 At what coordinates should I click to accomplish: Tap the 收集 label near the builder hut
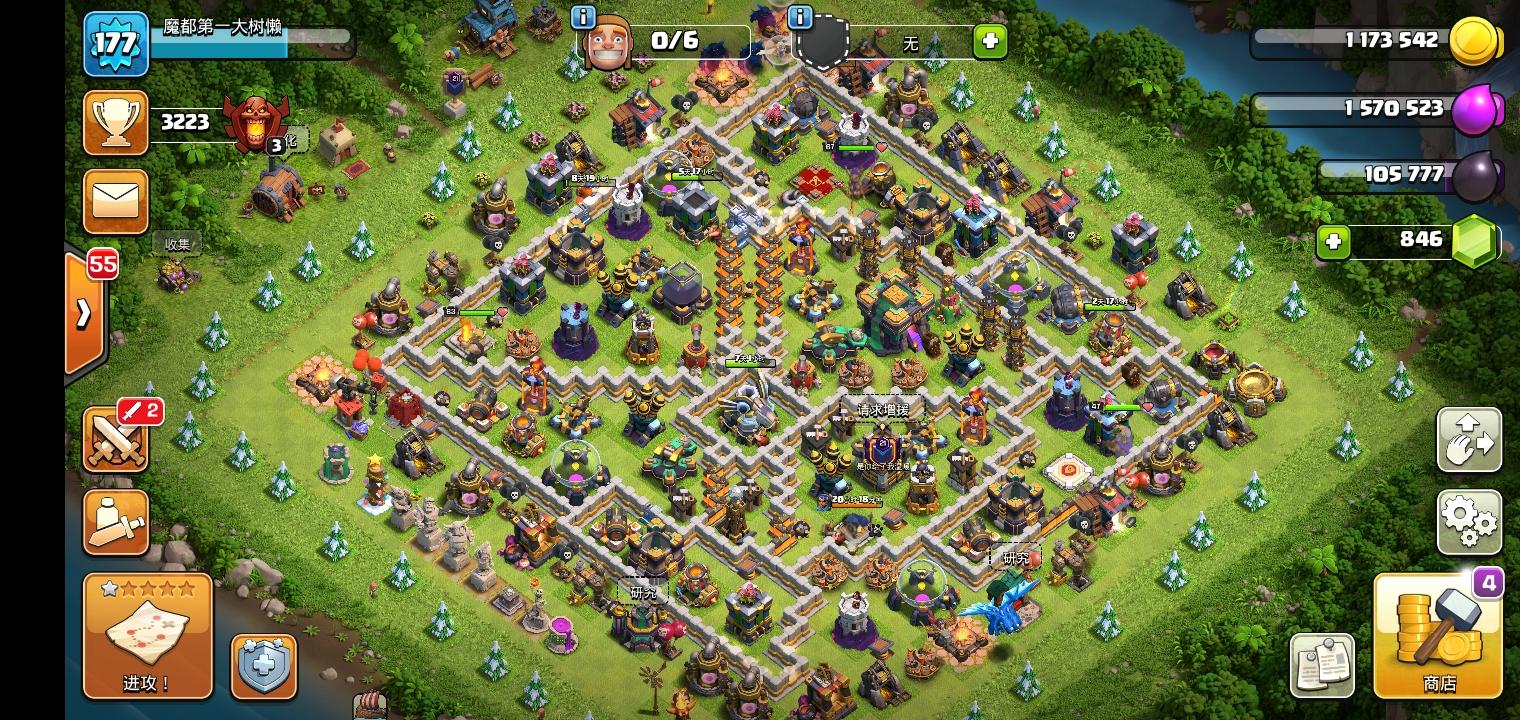point(177,244)
